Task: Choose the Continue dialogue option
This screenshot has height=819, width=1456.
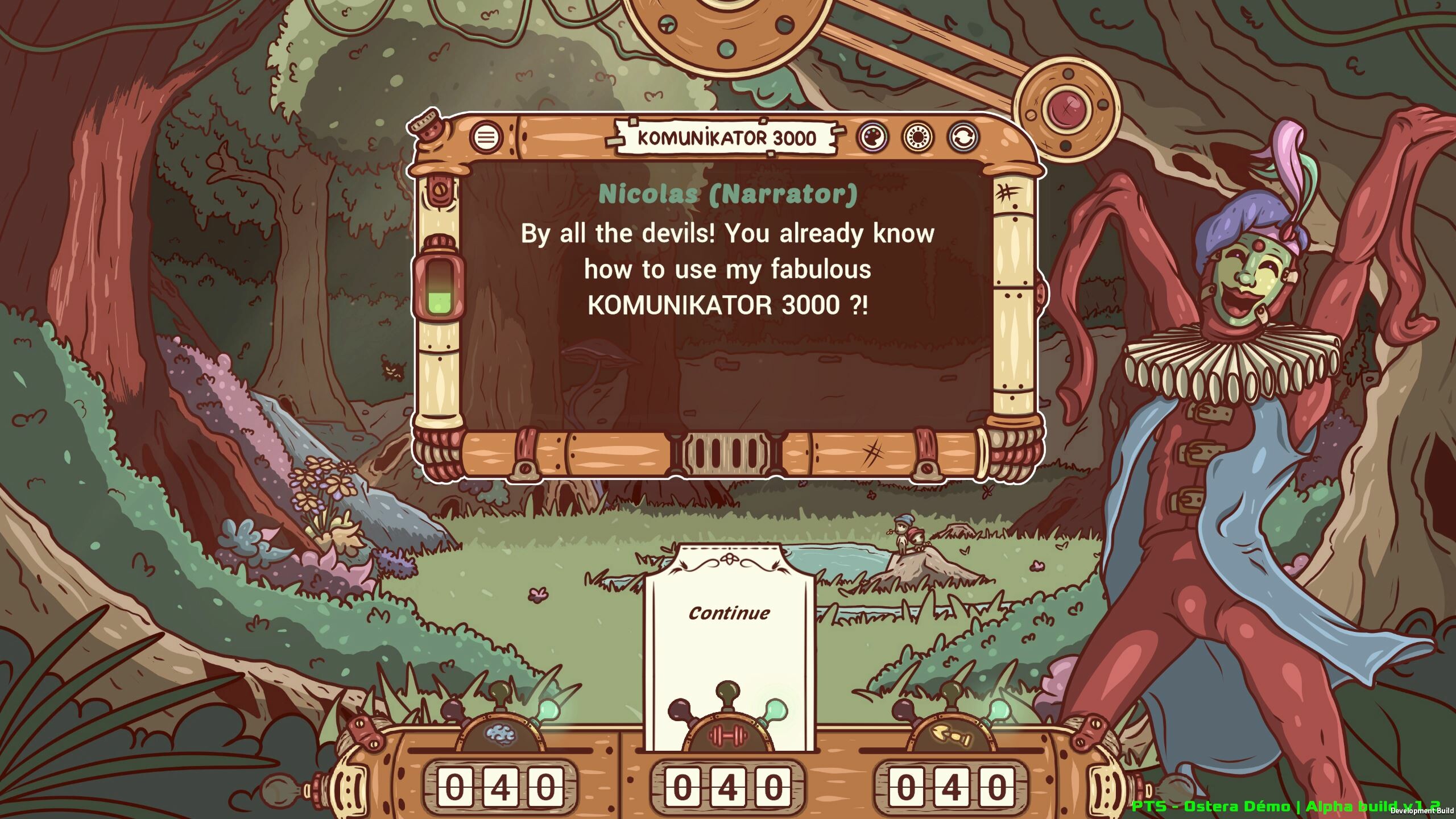Action: pos(729,613)
